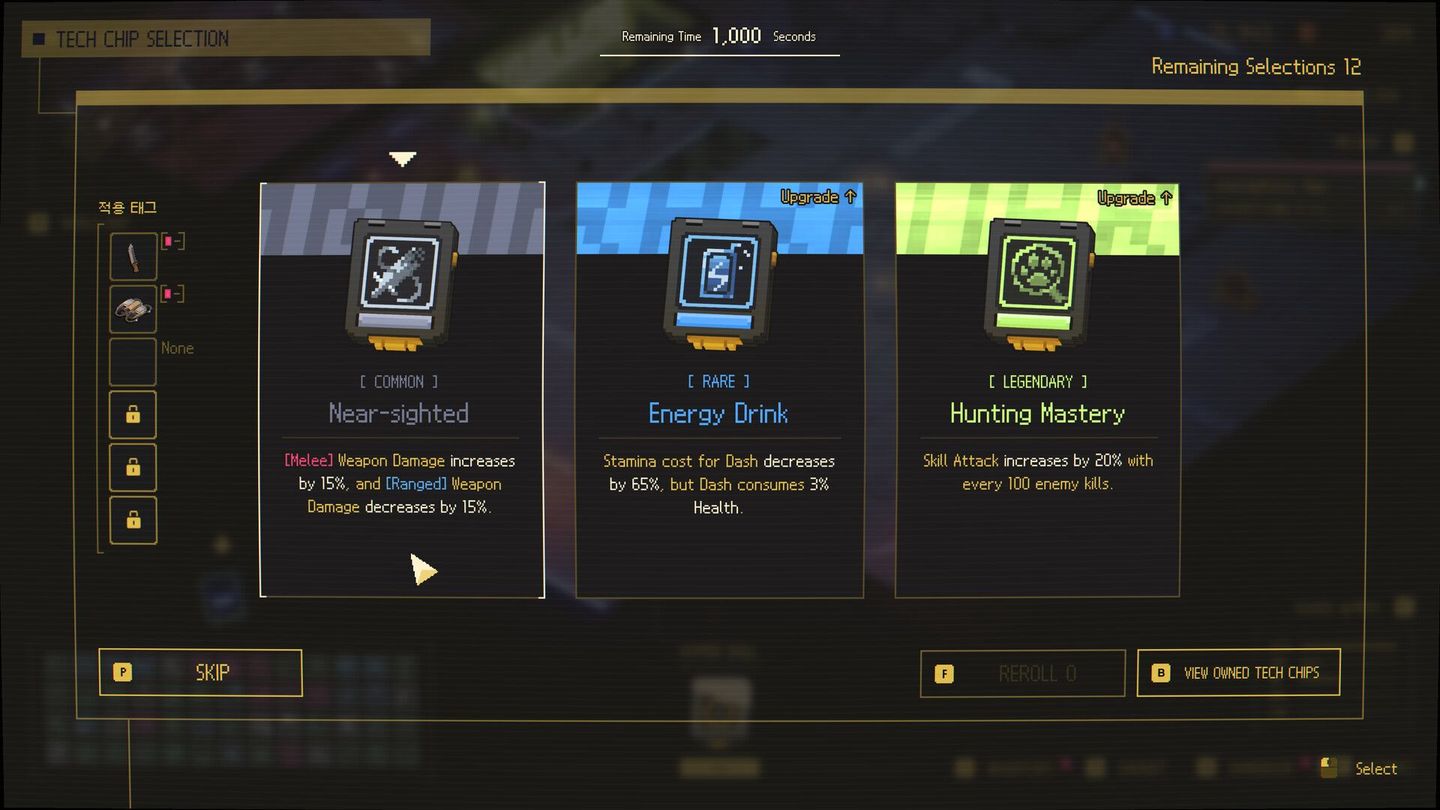Click the backpack gear tag icon
Image resolution: width=1440 pixels, height=810 pixels.
(133, 309)
